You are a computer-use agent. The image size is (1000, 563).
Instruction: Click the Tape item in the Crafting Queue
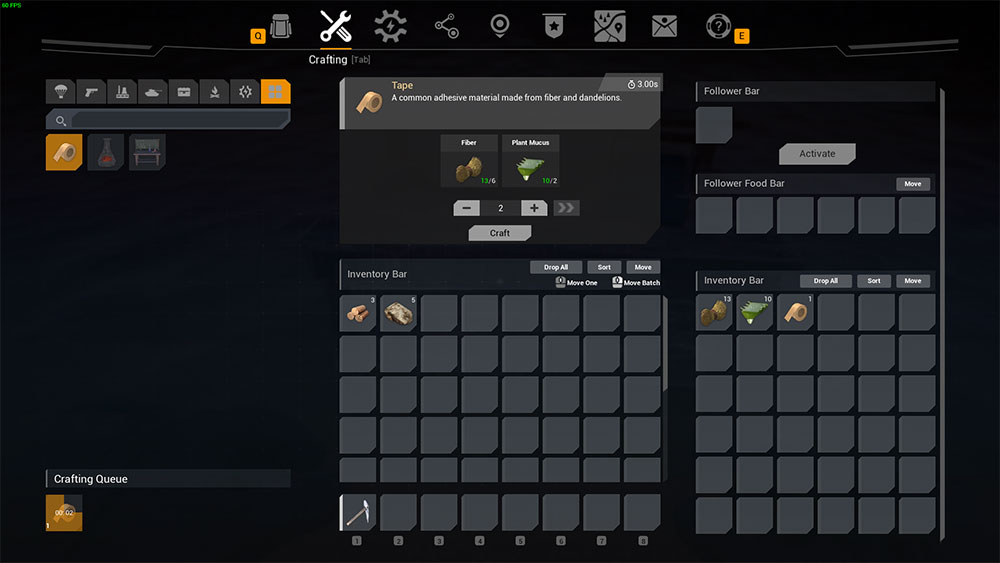coord(64,512)
